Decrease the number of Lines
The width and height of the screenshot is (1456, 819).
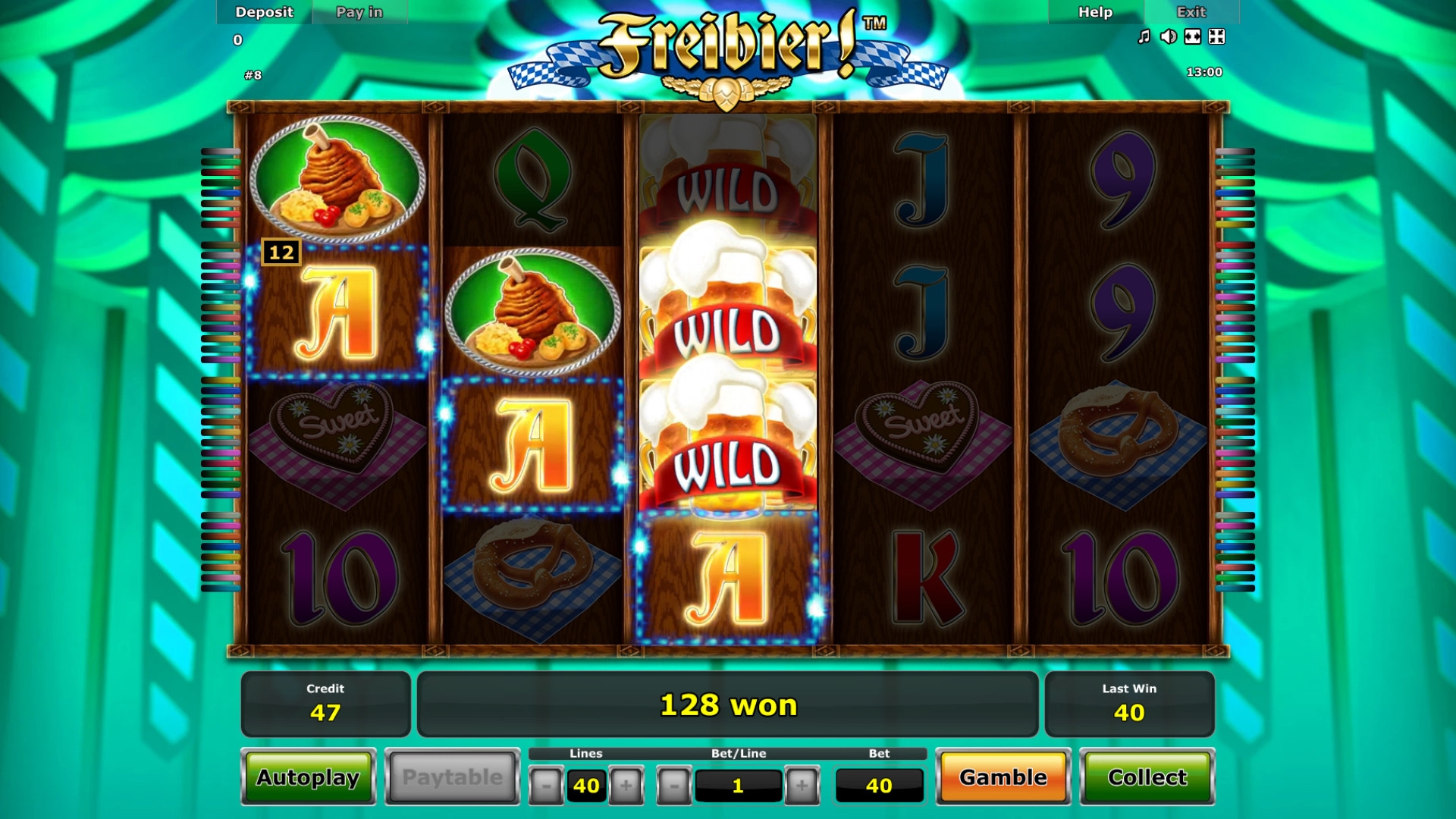(x=546, y=786)
